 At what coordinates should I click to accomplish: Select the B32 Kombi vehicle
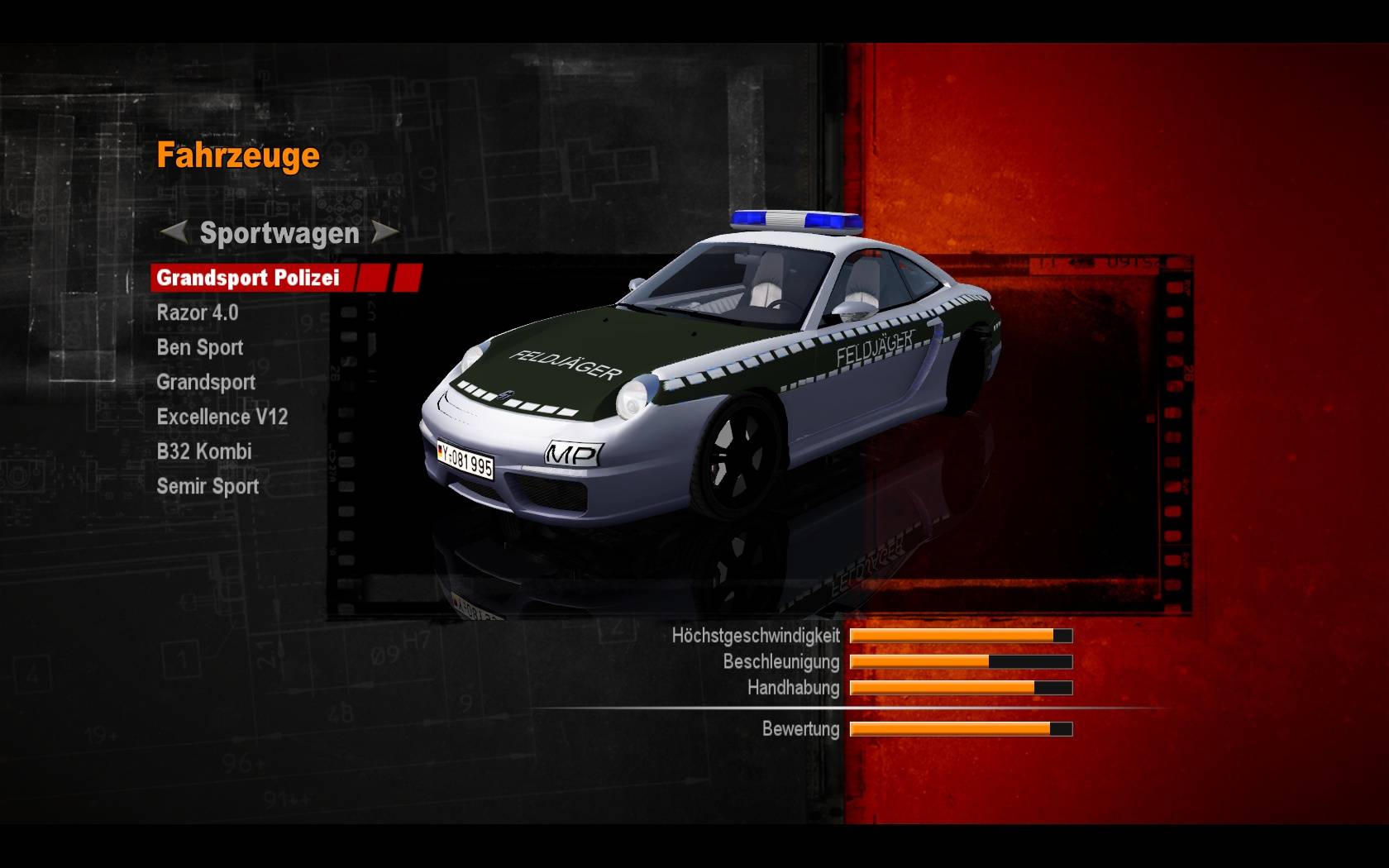(204, 452)
